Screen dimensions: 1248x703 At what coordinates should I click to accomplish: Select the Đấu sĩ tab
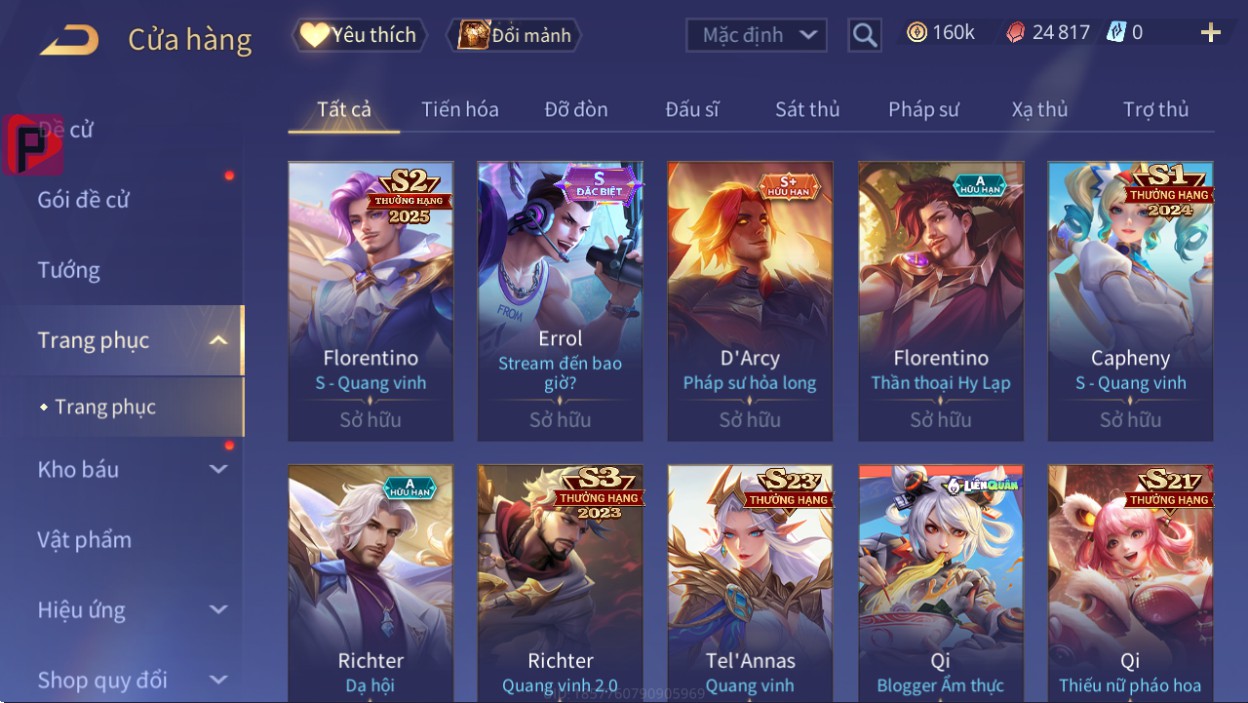692,109
